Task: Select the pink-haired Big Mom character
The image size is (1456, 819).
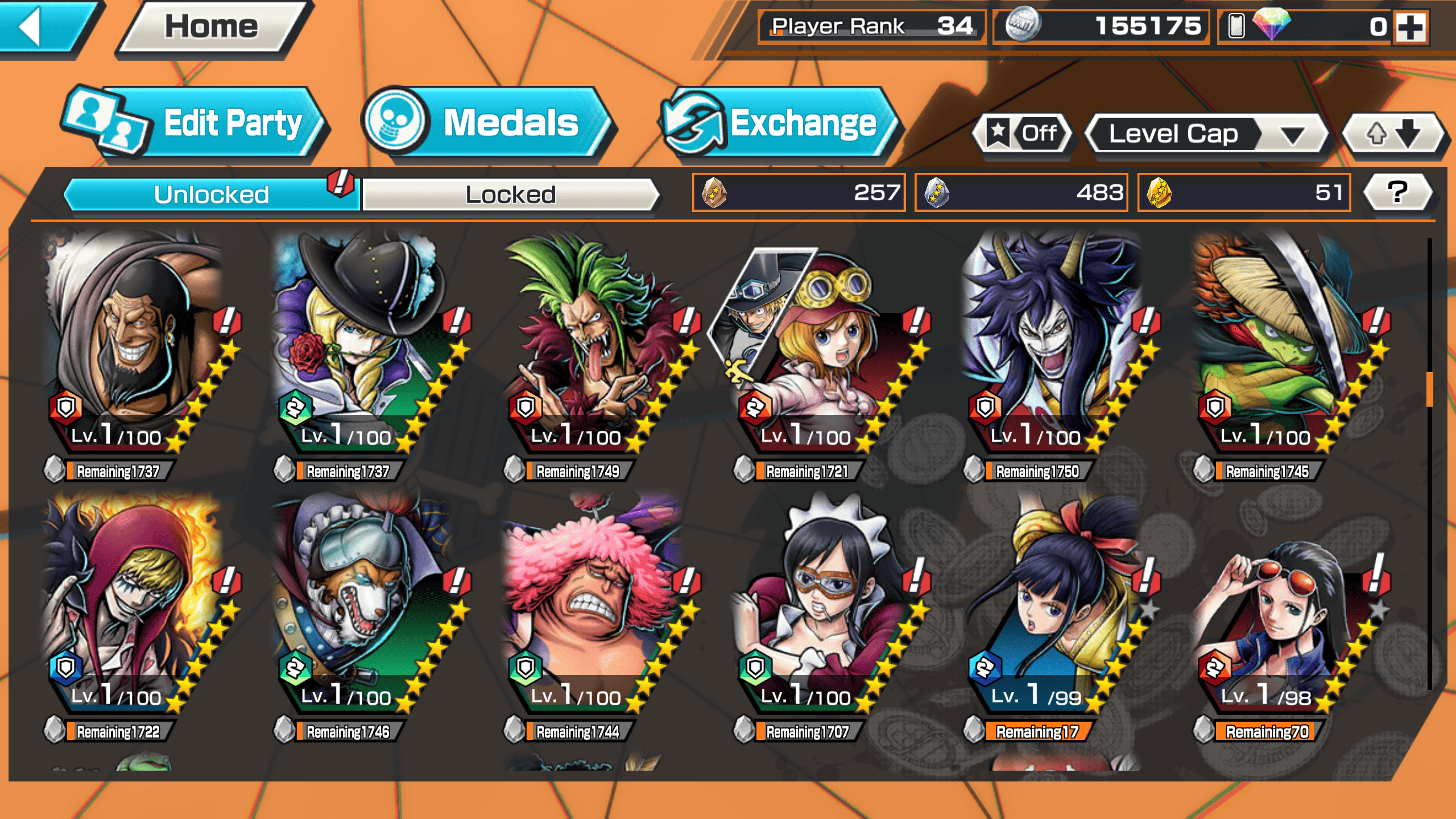Action: (591, 603)
